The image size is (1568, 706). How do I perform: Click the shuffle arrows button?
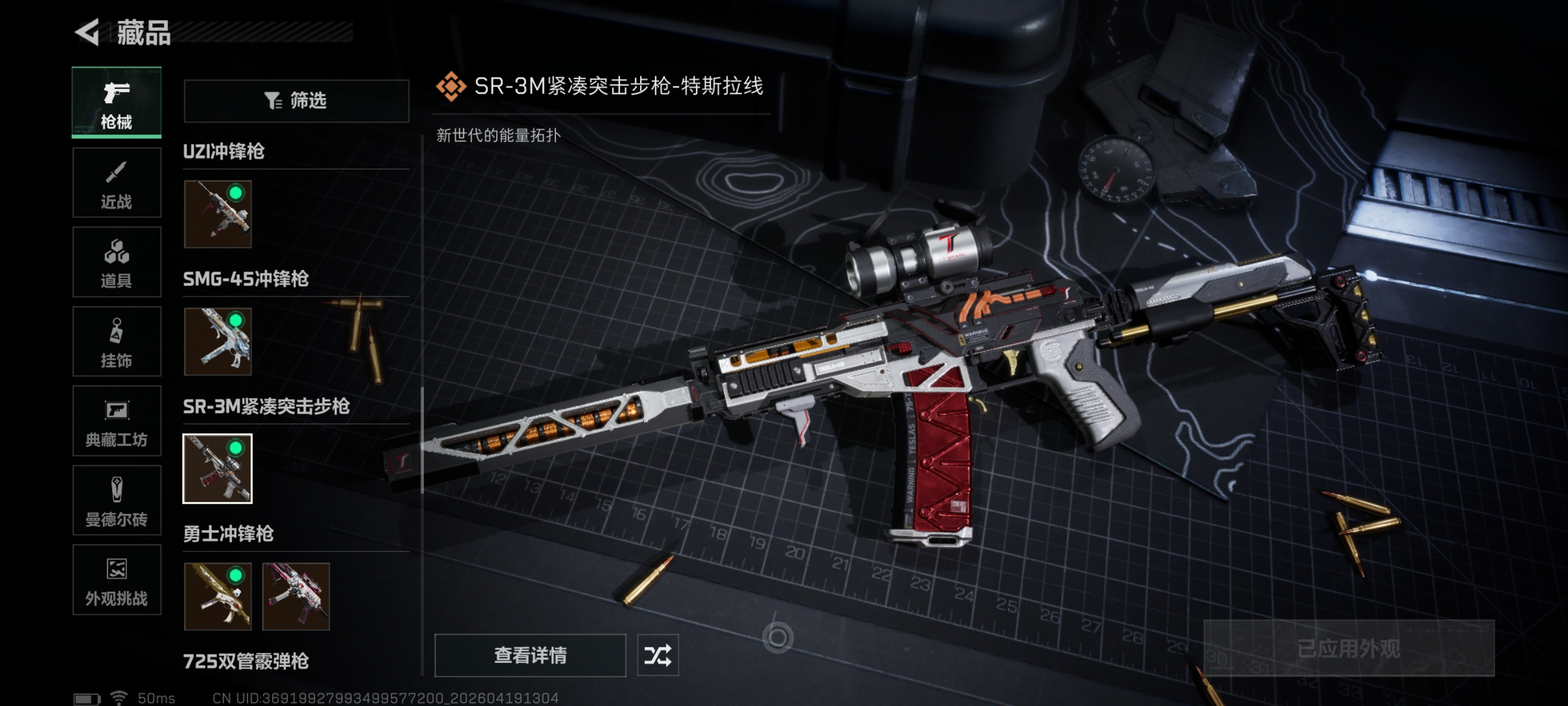point(657,655)
